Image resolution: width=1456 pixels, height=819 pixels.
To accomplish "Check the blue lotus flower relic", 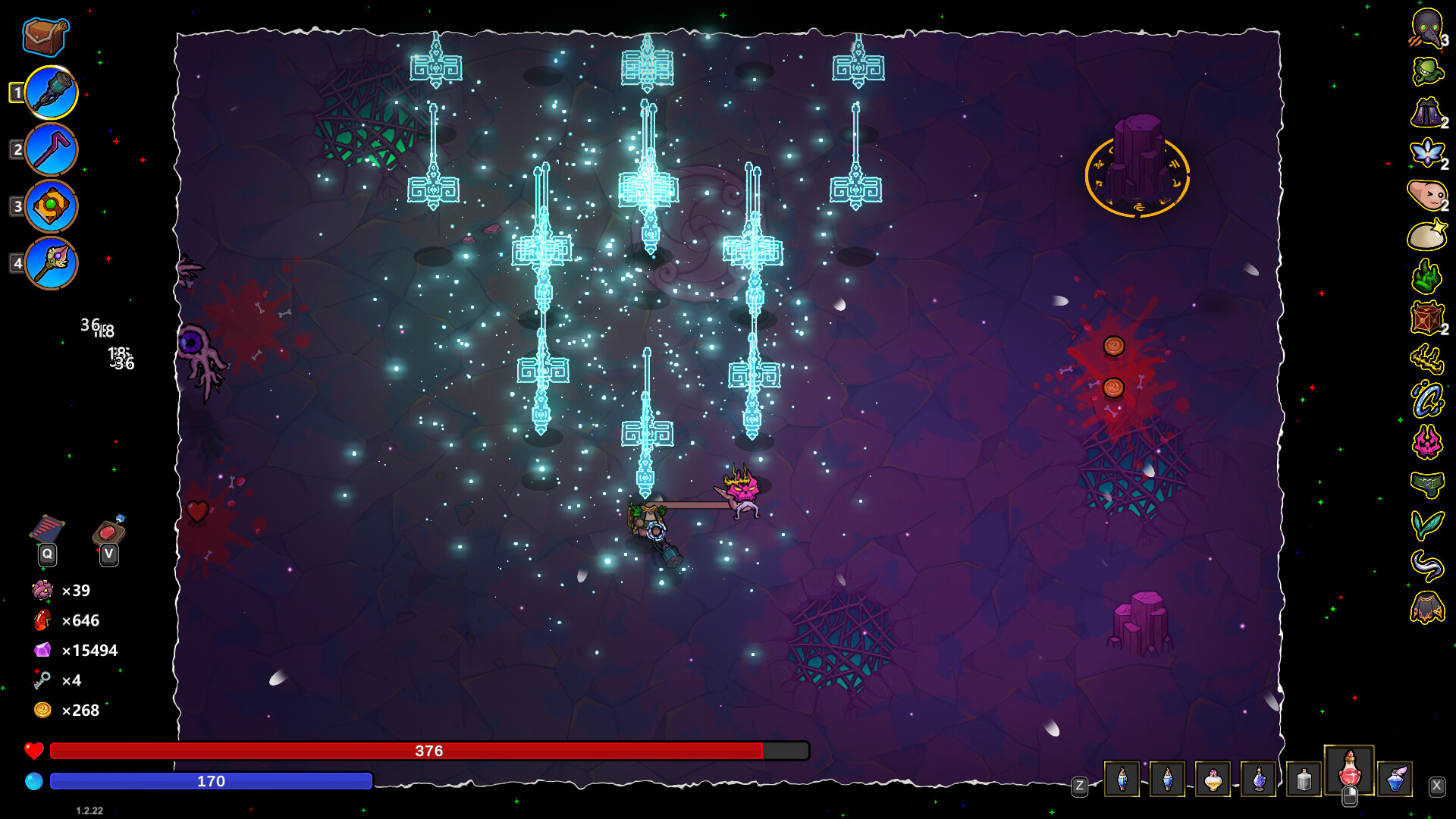I will tap(1426, 154).
